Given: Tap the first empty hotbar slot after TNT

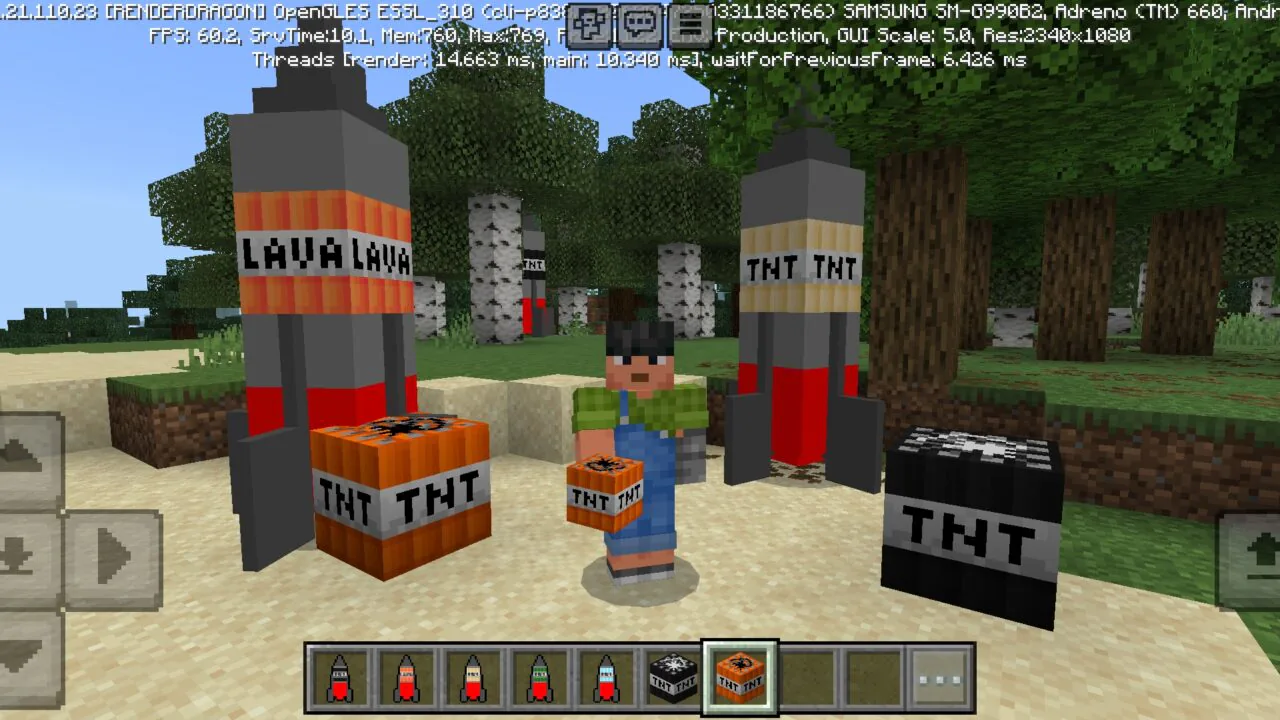Looking at the screenshot, I should tap(805, 678).
